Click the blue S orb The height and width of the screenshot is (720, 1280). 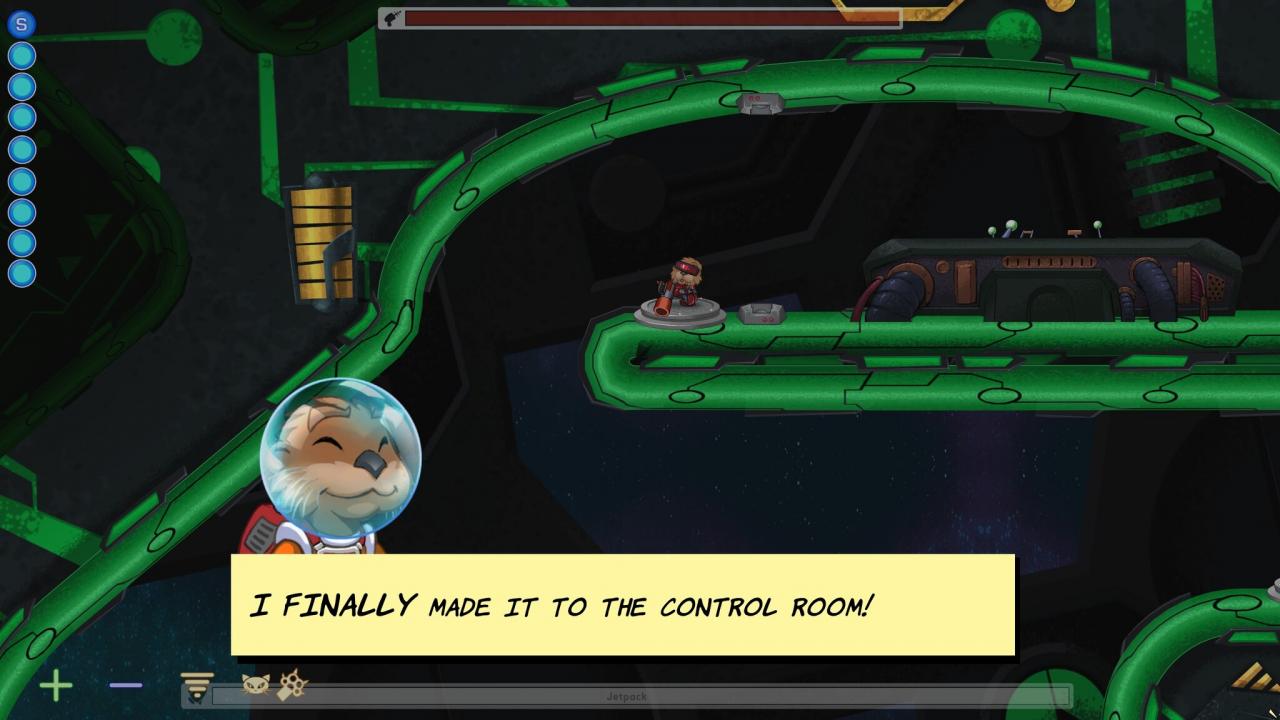point(21,24)
